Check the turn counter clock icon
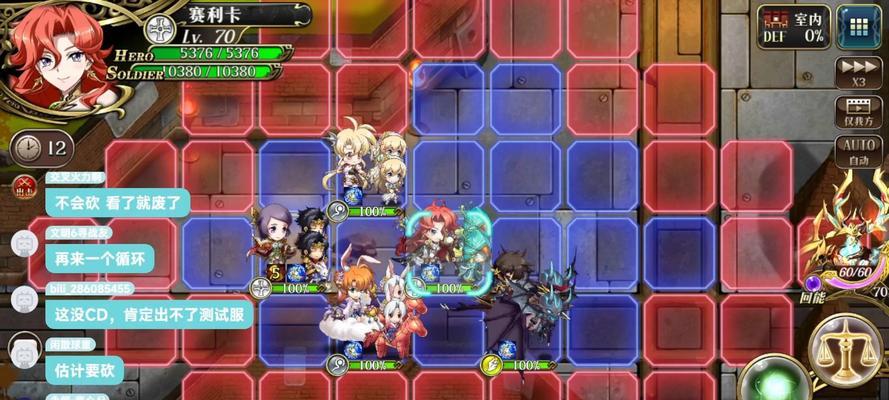The height and width of the screenshot is (400, 889). pos(30,149)
